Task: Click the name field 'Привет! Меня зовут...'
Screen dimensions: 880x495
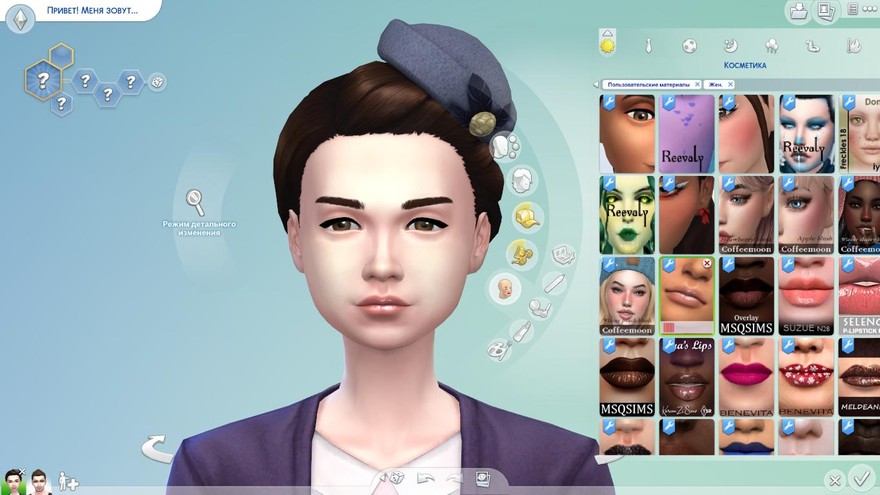Action: tap(91, 11)
